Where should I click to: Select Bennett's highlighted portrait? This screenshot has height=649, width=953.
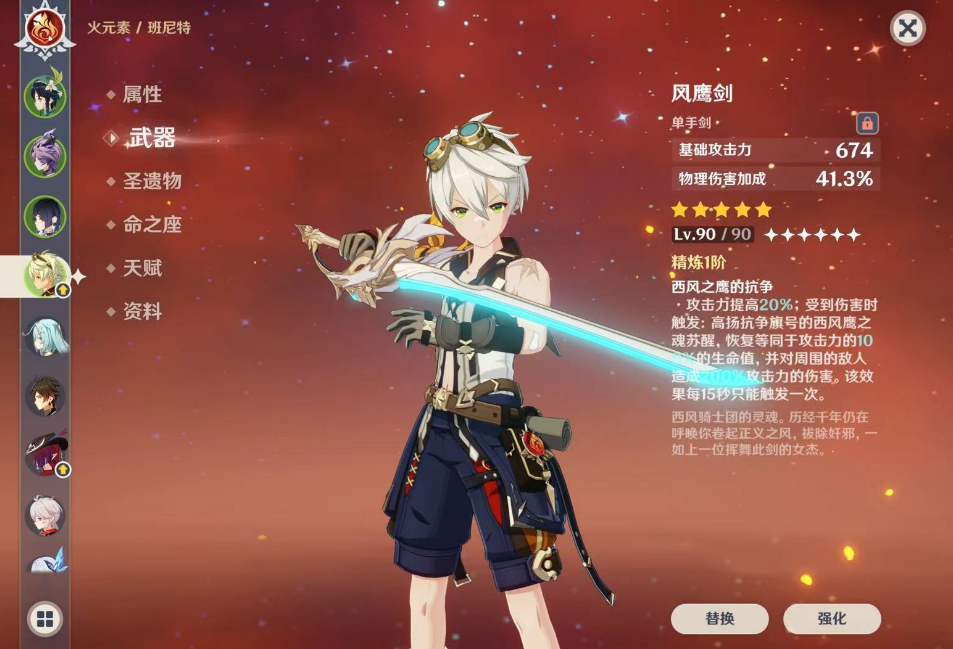click(45, 276)
